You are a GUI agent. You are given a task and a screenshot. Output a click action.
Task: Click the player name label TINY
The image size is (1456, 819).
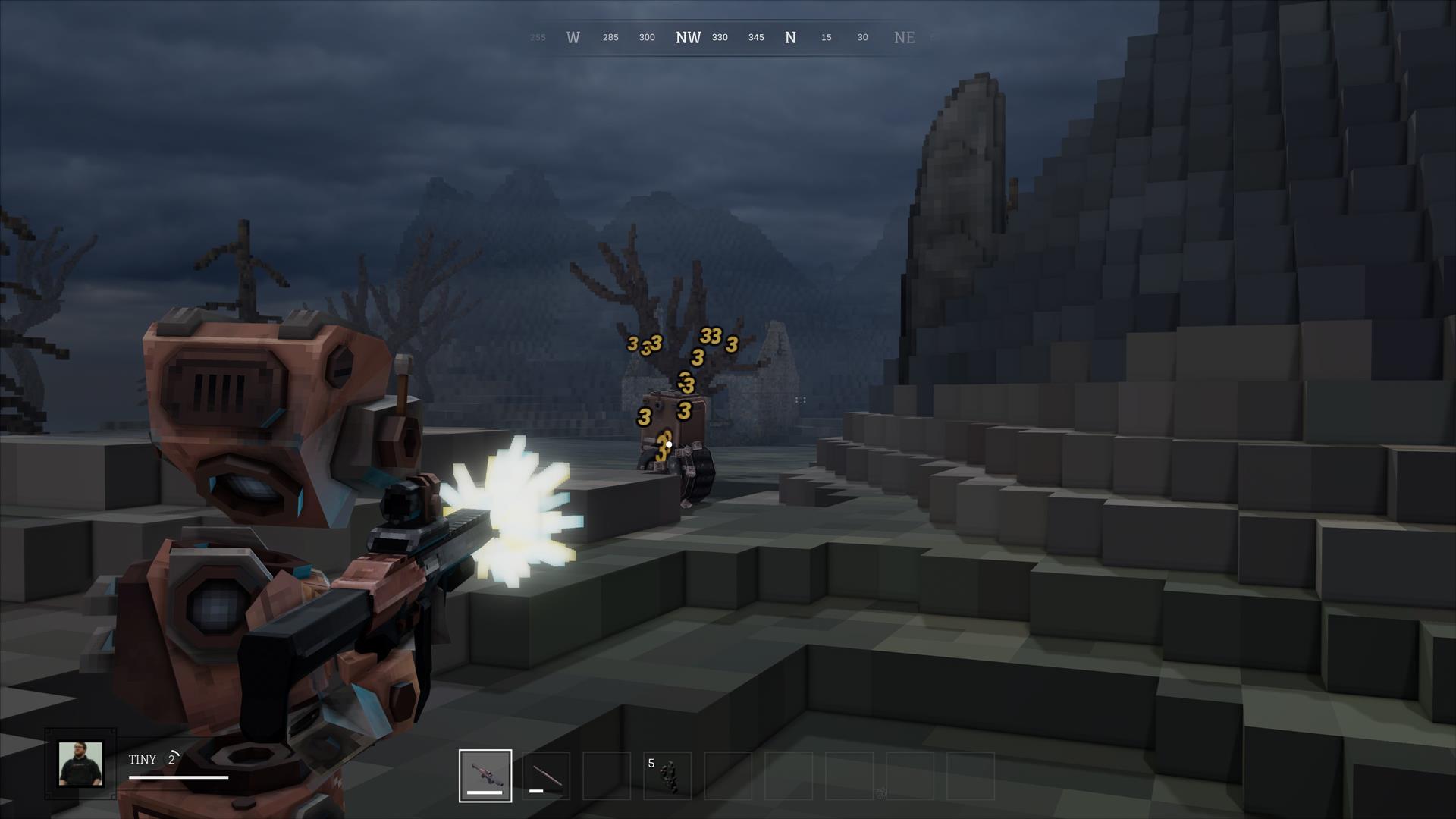143,758
